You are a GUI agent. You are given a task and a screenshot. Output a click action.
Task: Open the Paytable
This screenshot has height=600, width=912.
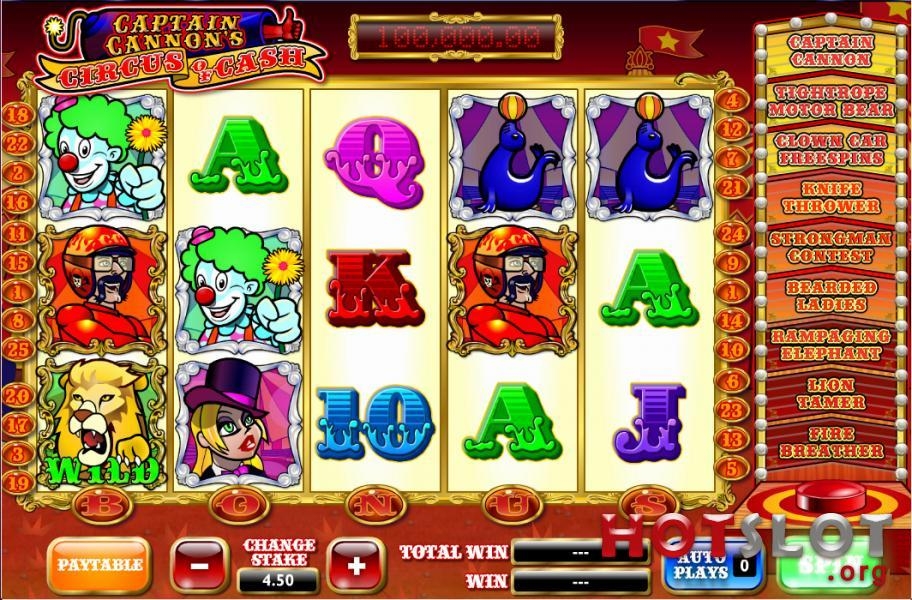(98, 565)
